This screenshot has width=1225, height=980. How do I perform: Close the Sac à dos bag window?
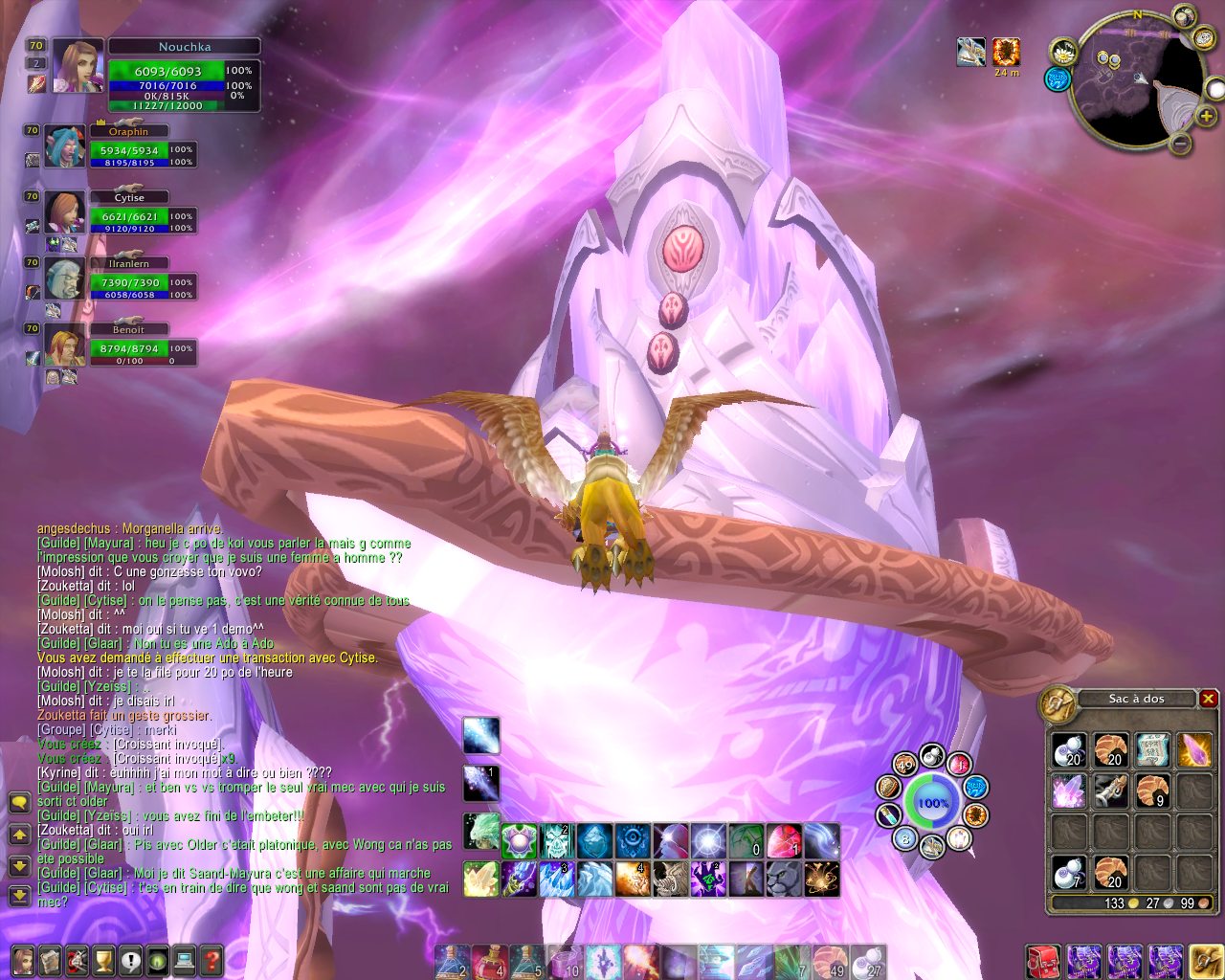click(x=1208, y=699)
